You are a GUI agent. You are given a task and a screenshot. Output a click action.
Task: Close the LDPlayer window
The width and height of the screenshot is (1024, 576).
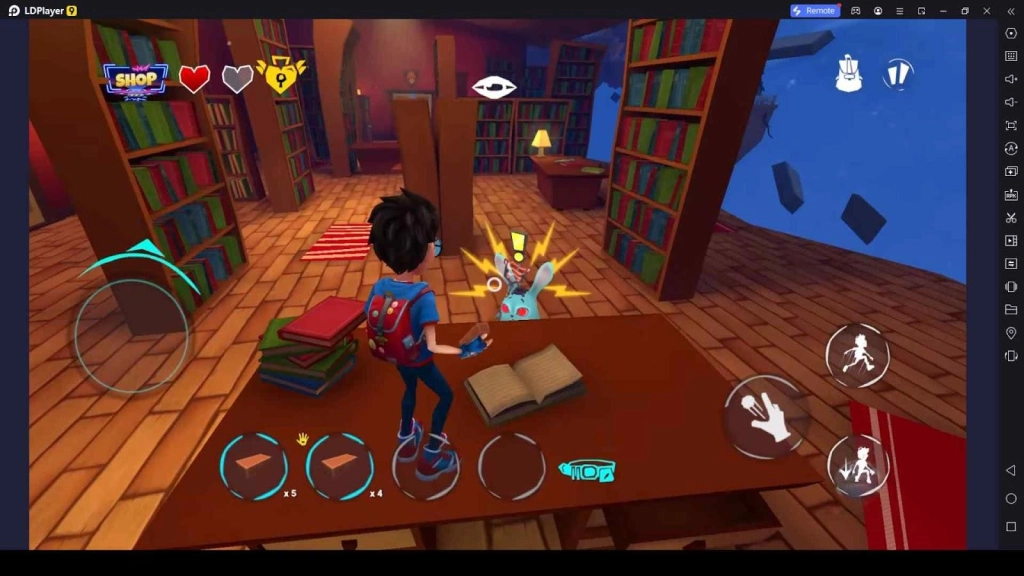click(x=987, y=11)
